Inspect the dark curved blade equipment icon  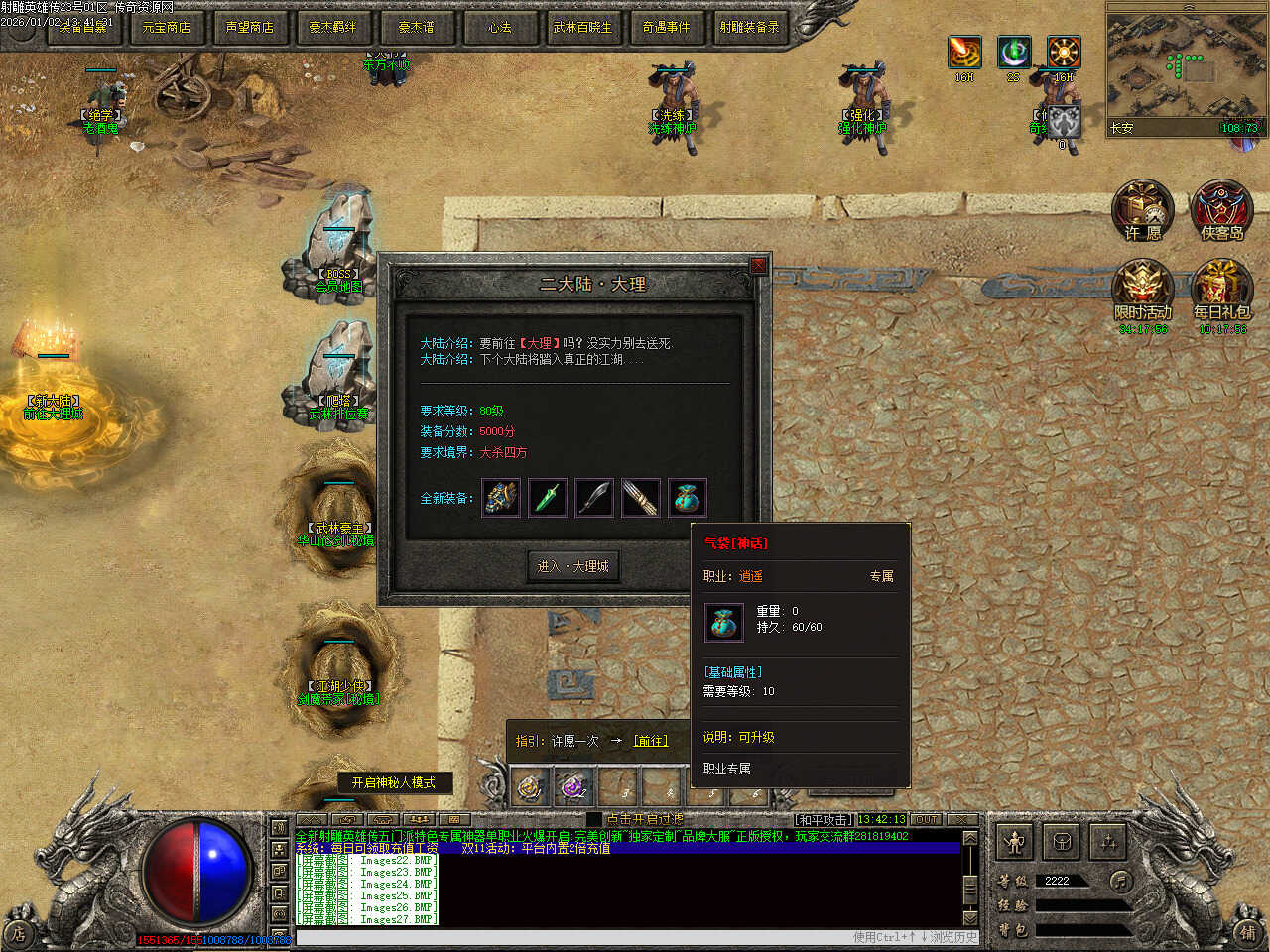pyautogui.click(x=594, y=498)
